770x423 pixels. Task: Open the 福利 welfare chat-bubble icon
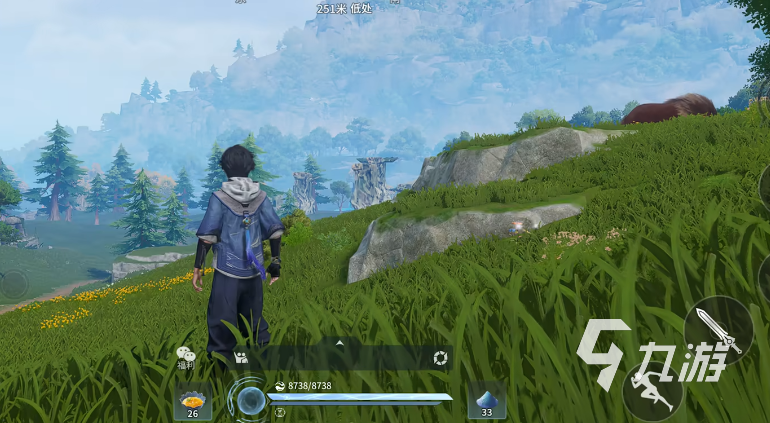[185, 356]
